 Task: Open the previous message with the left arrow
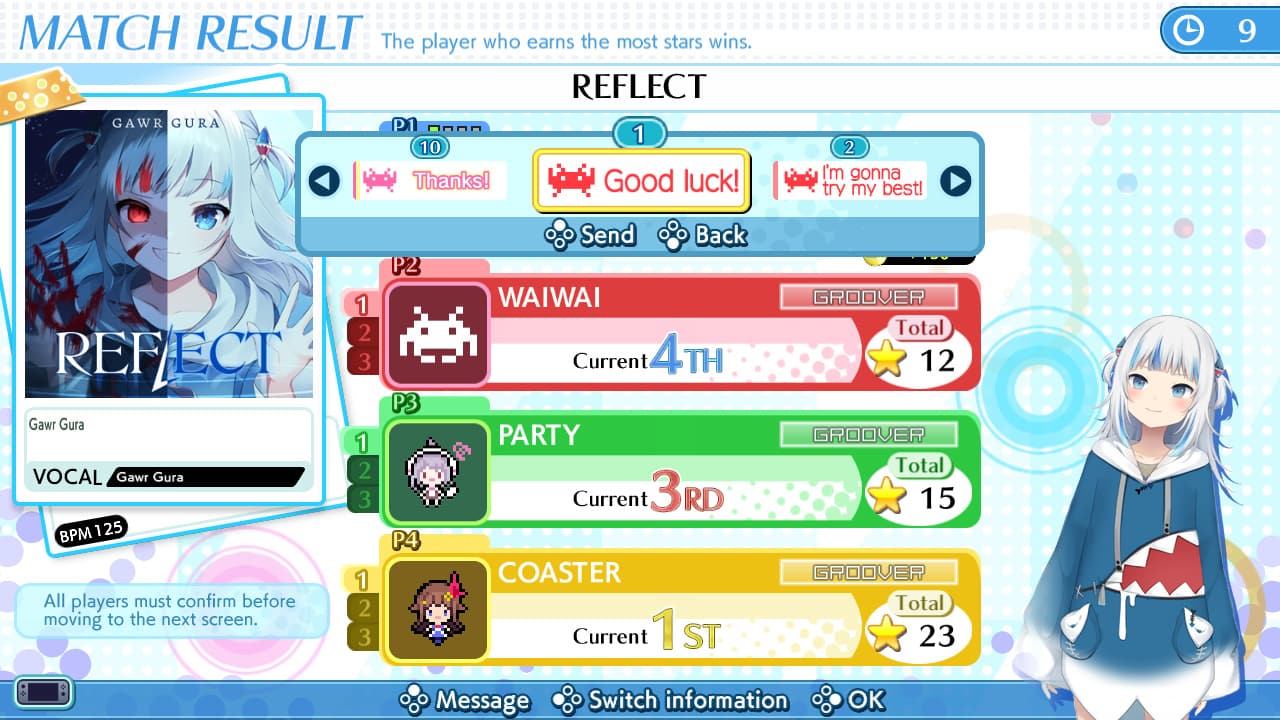tap(322, 182)
